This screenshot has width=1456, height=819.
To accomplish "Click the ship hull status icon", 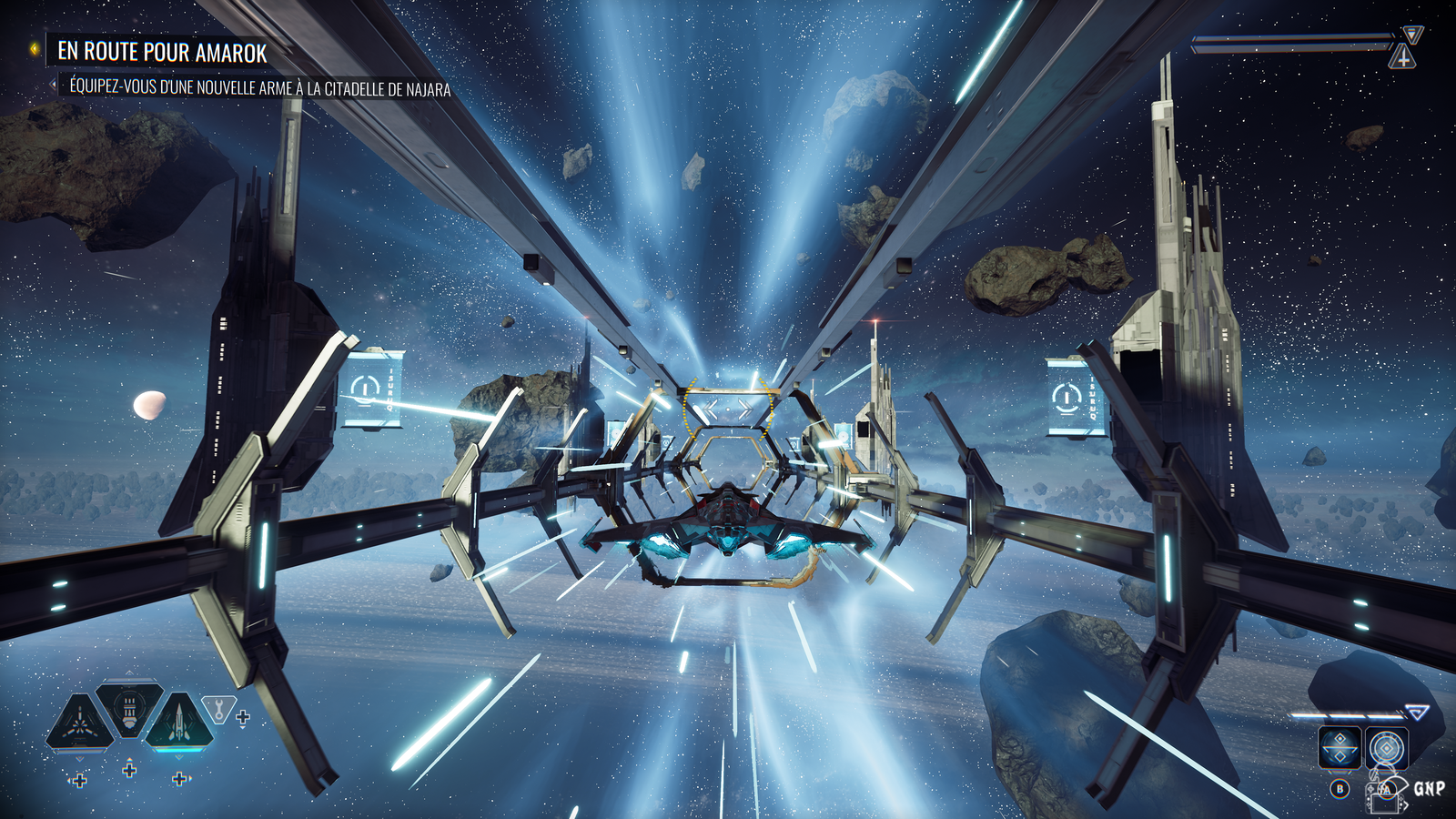I will (x=1402, y=57).
